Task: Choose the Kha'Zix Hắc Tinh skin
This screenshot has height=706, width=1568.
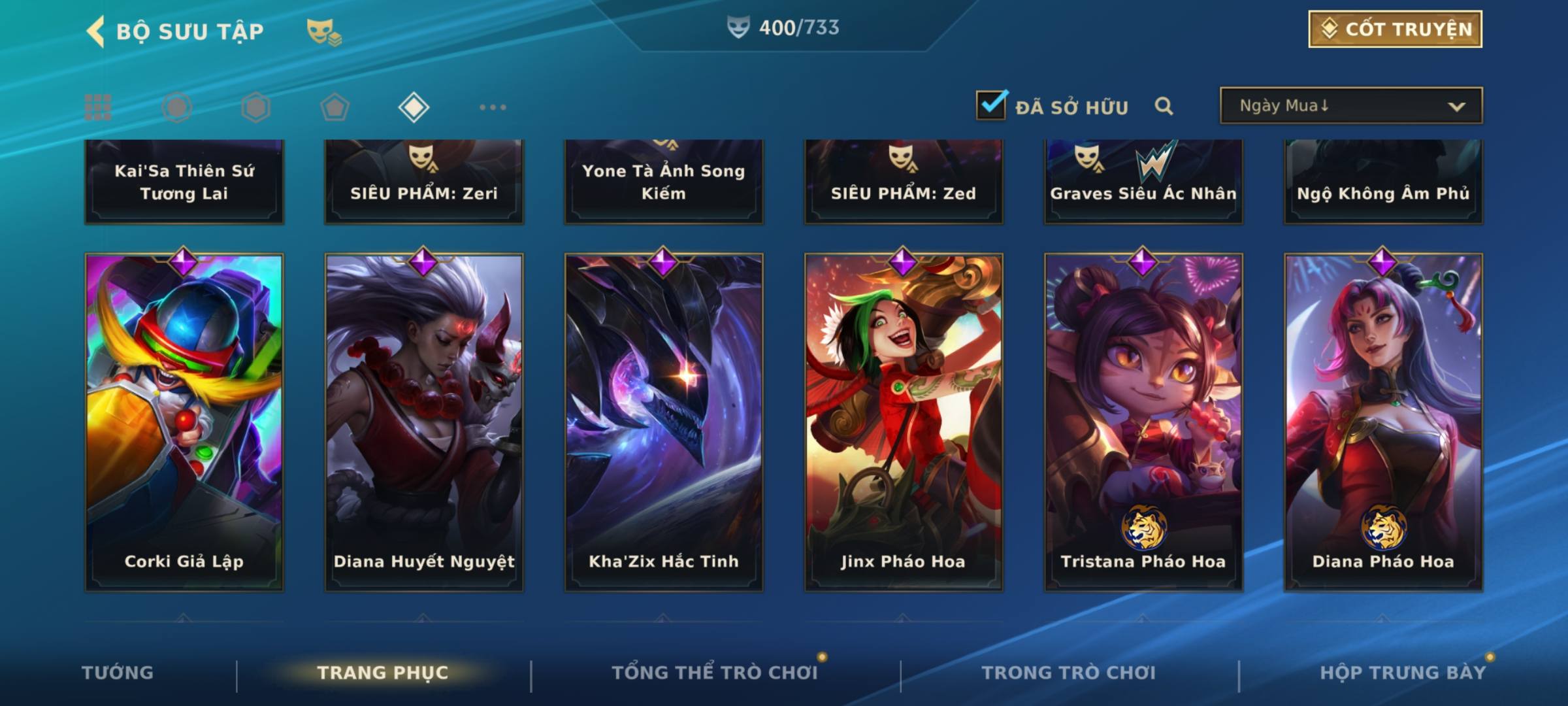Action: point(664,422)
